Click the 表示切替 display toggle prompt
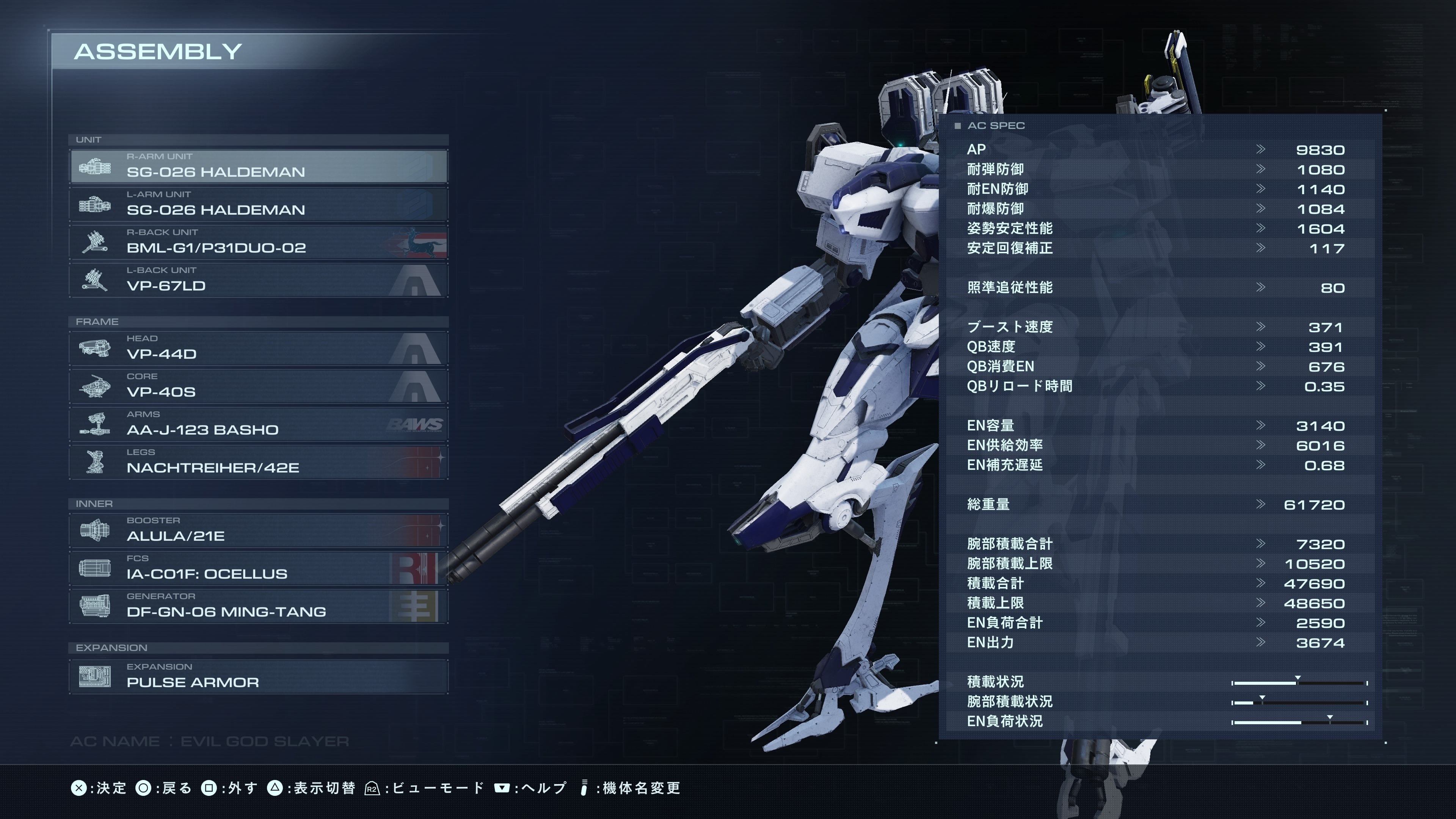 point(325,788)
